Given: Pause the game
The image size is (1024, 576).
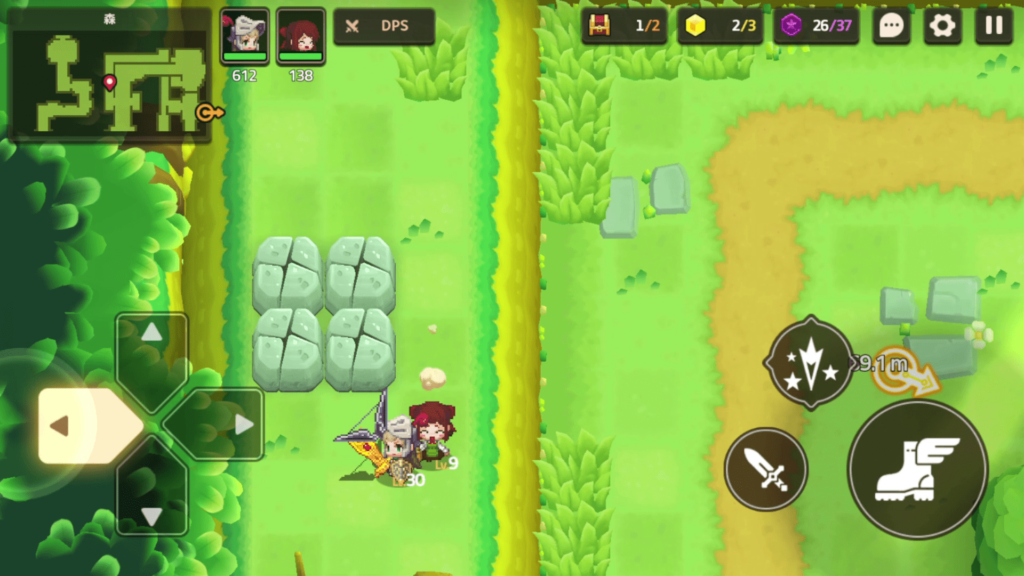Looking at the screenshot, I should [x=994, y=26].
